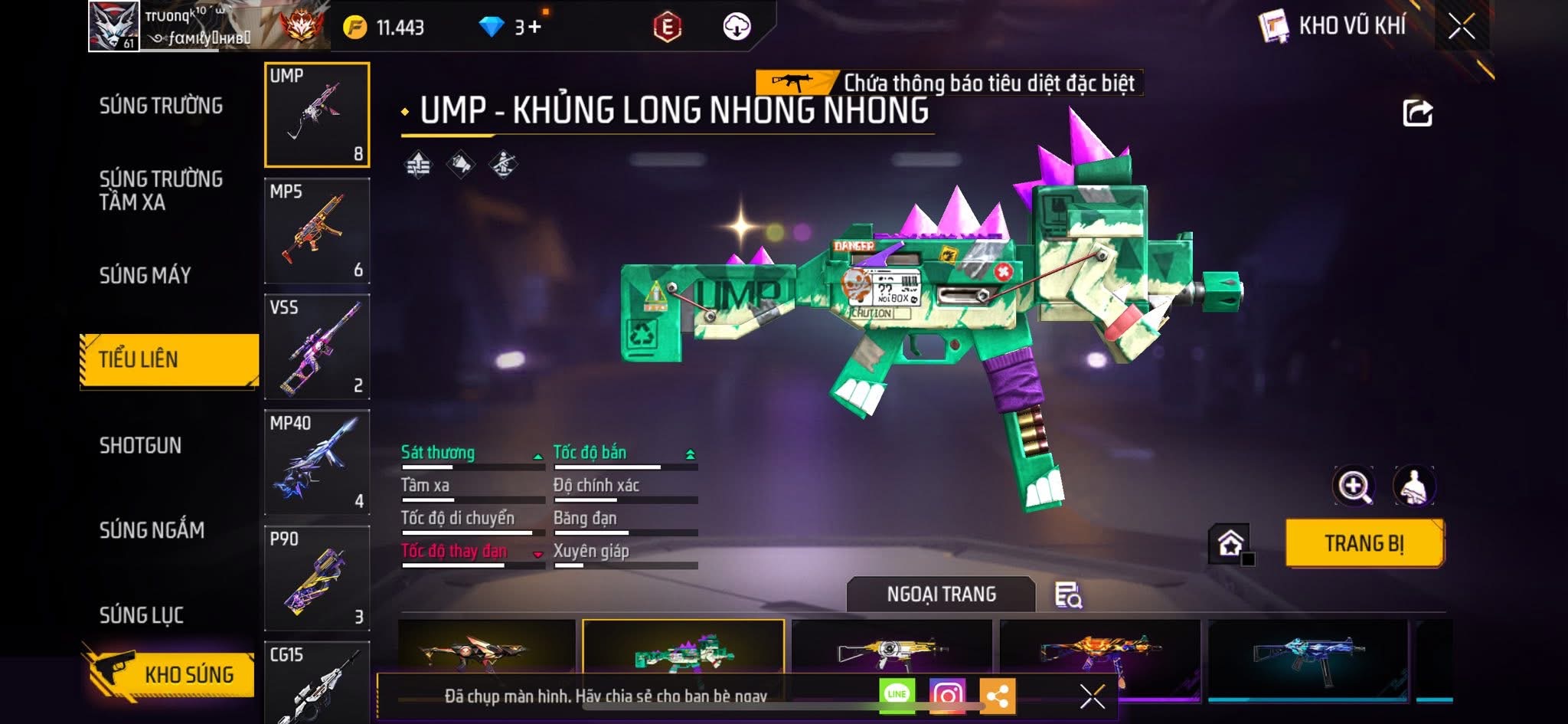Close the weapon vault screen
This screenshot has width=1568, height=724.
pyautogui.click(x=1461, y=27)
